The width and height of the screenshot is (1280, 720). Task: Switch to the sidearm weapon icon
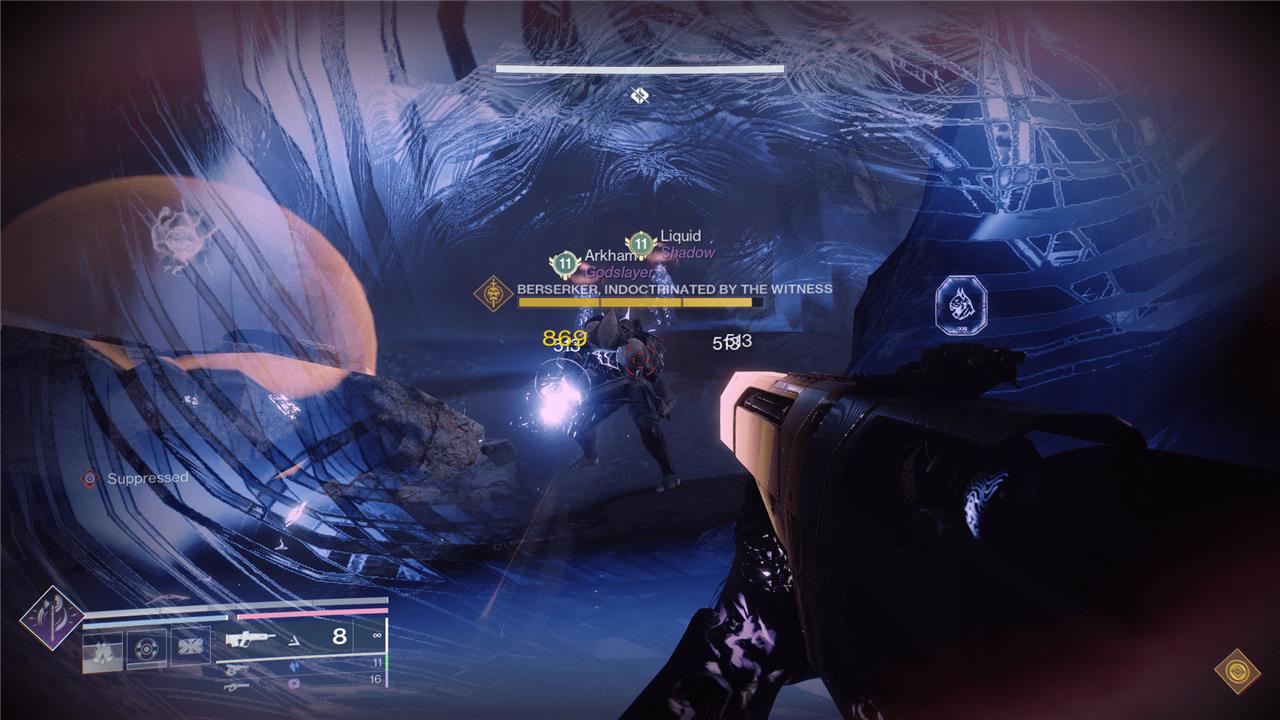click(238, 669)
